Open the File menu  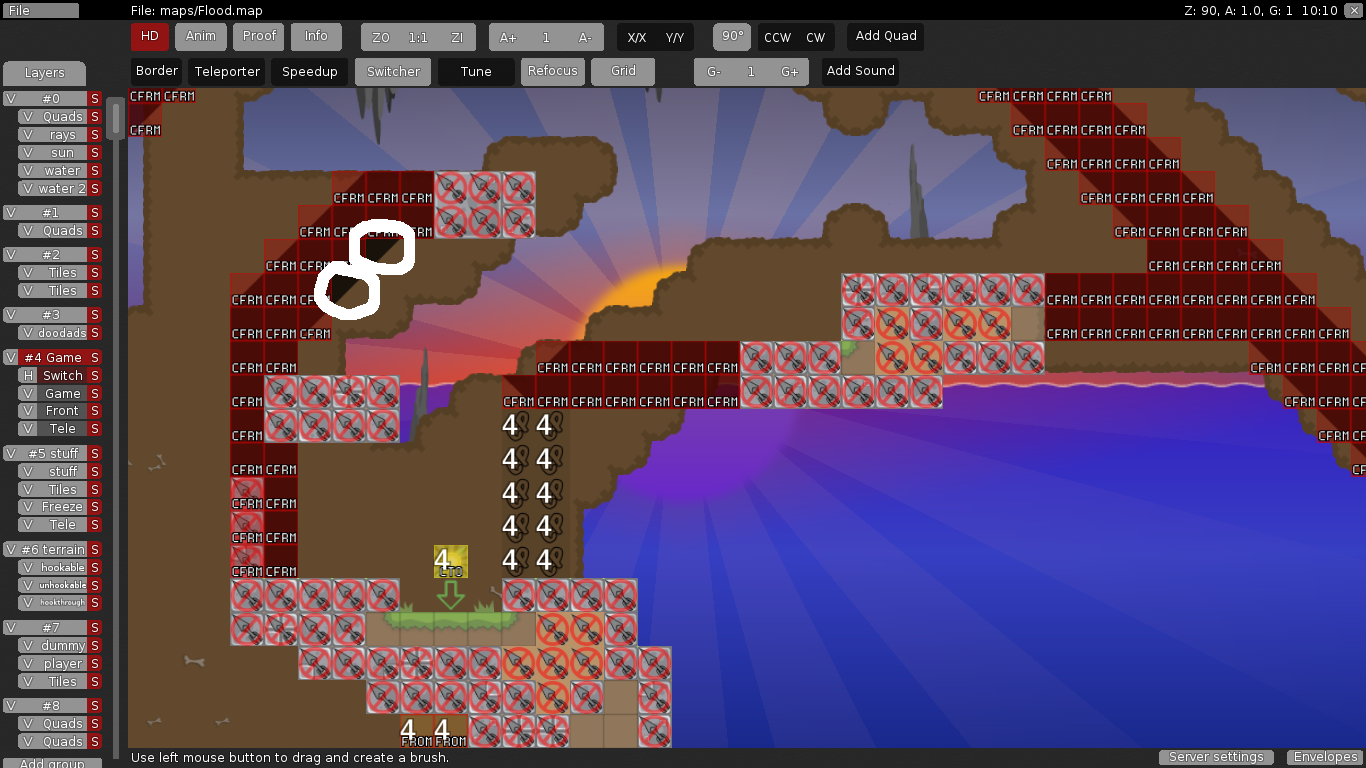tap(40, 11)
